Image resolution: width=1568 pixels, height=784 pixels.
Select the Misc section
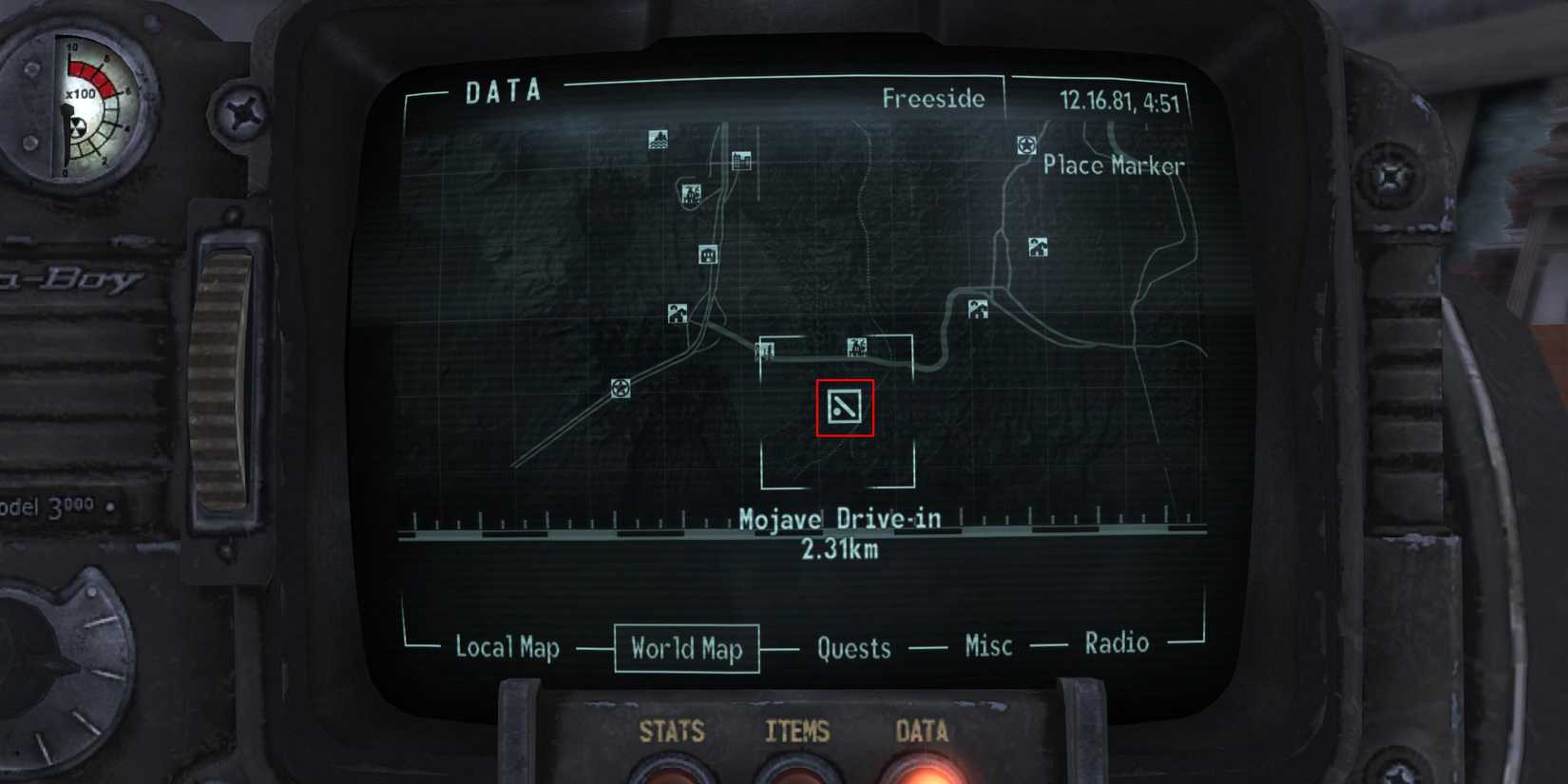pos(986,646)
